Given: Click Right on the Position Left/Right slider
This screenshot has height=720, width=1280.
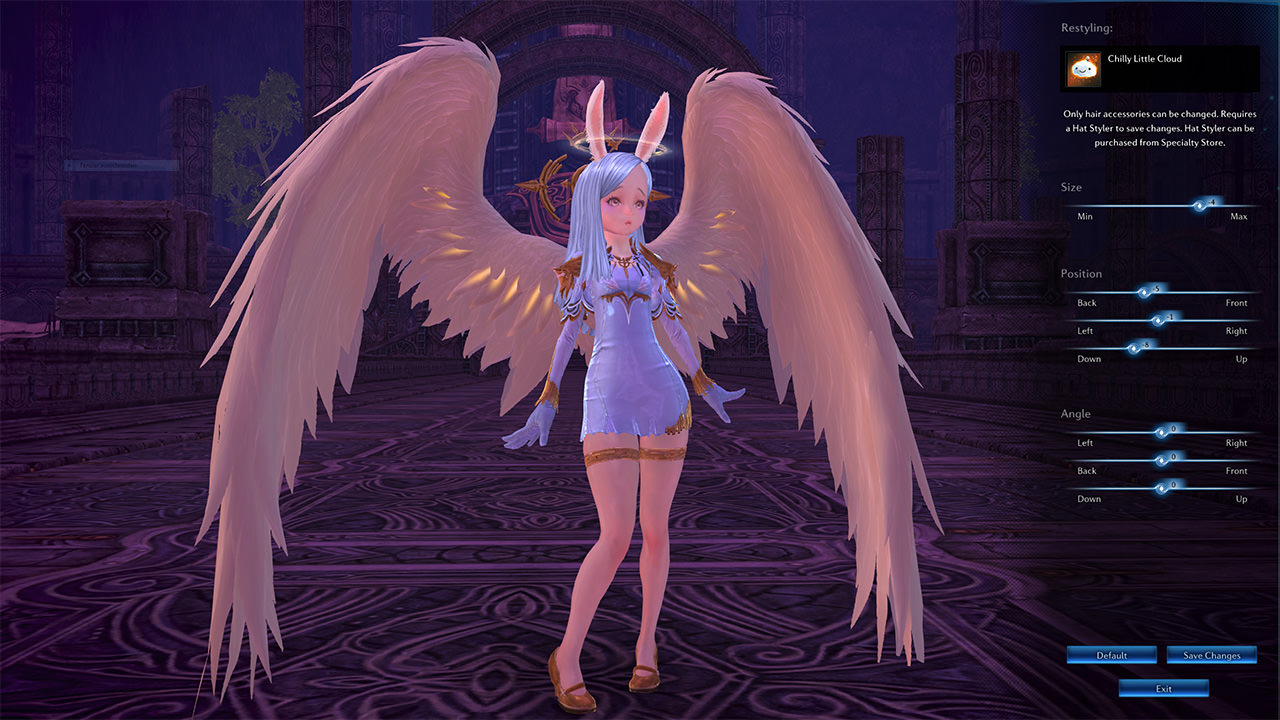Looking at the screenshot, I should pos(1237,331).
